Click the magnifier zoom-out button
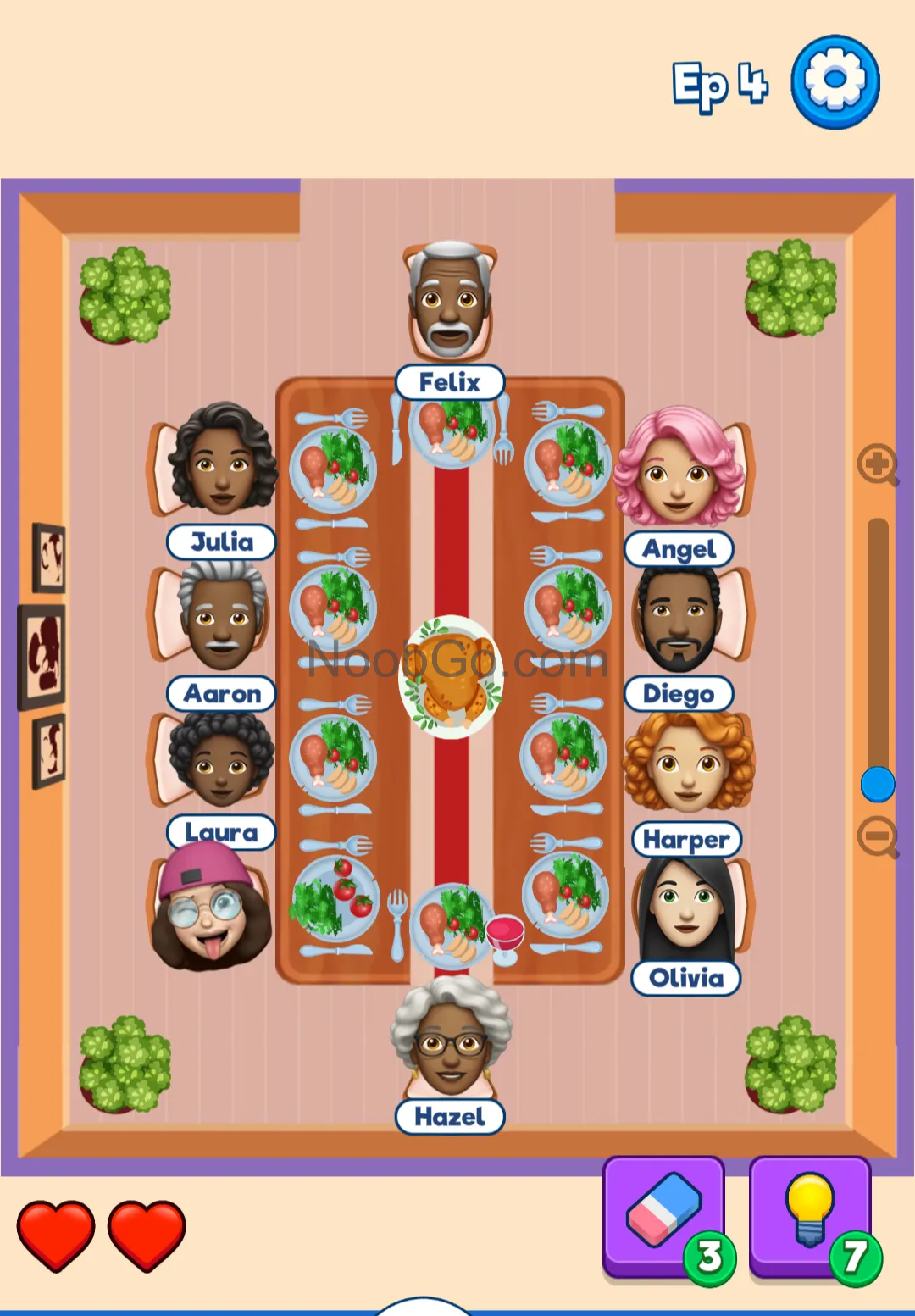 tap(877, 837)
